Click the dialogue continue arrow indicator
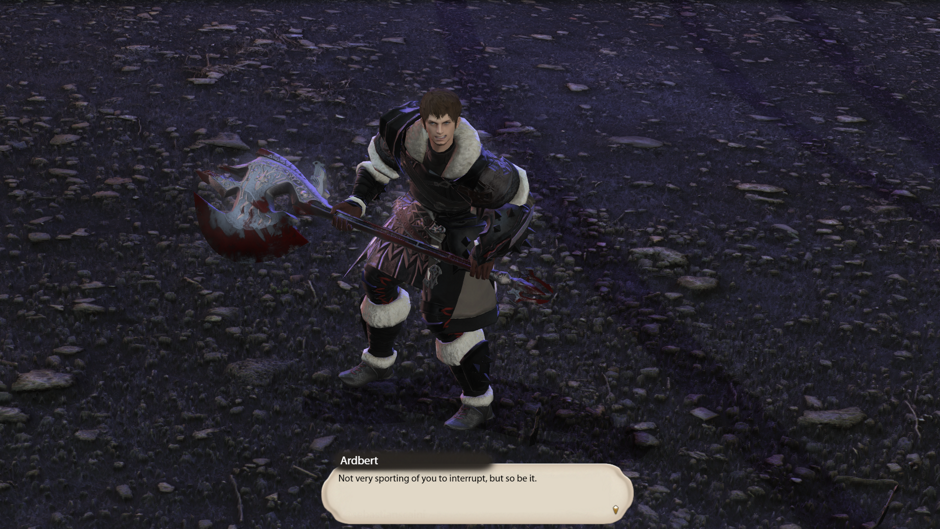The width and height of the screenshot is (940, 529). pyautogui.click(x=615, y=510)
